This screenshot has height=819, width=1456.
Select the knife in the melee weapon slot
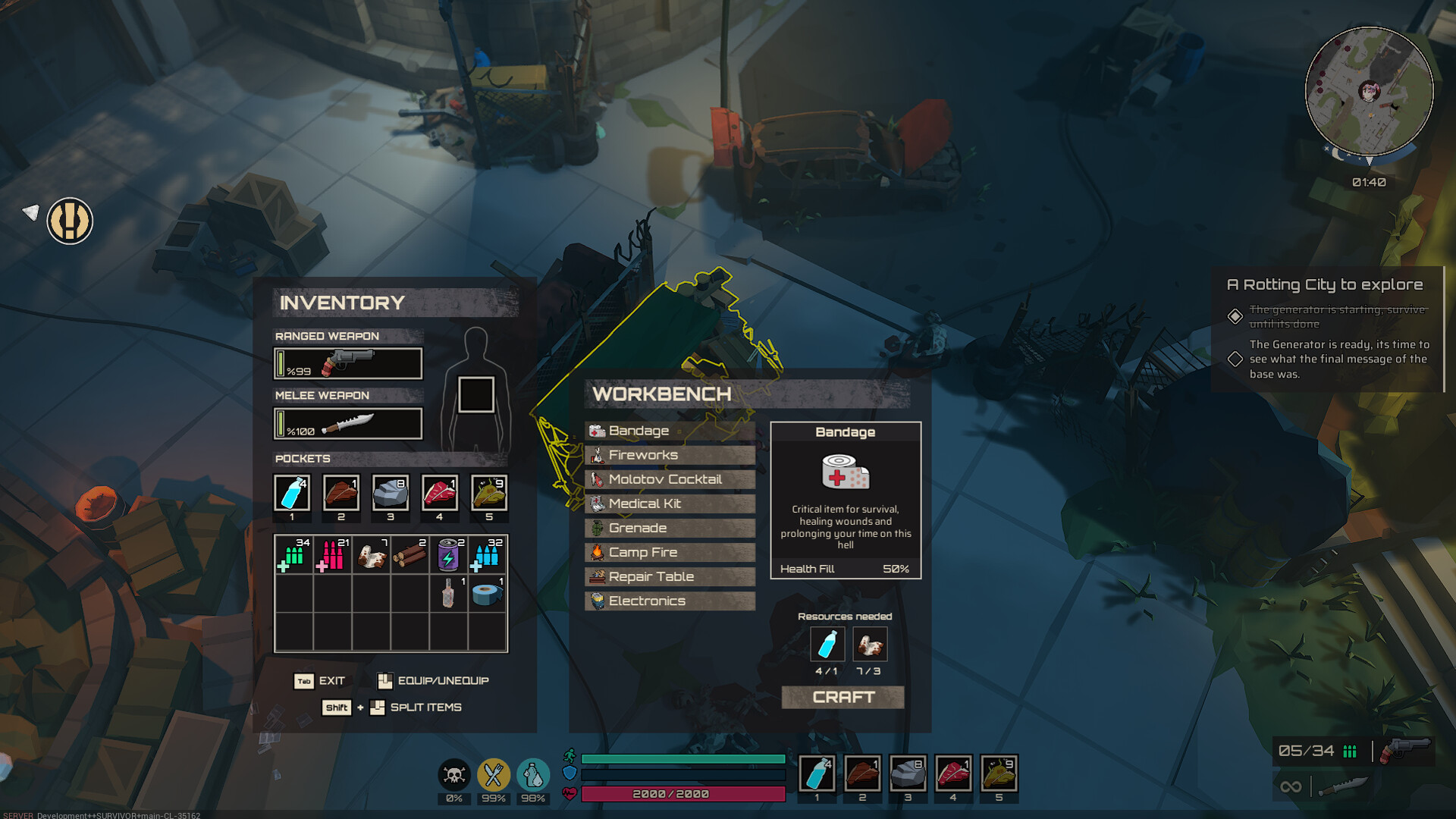tap(348, 423)
